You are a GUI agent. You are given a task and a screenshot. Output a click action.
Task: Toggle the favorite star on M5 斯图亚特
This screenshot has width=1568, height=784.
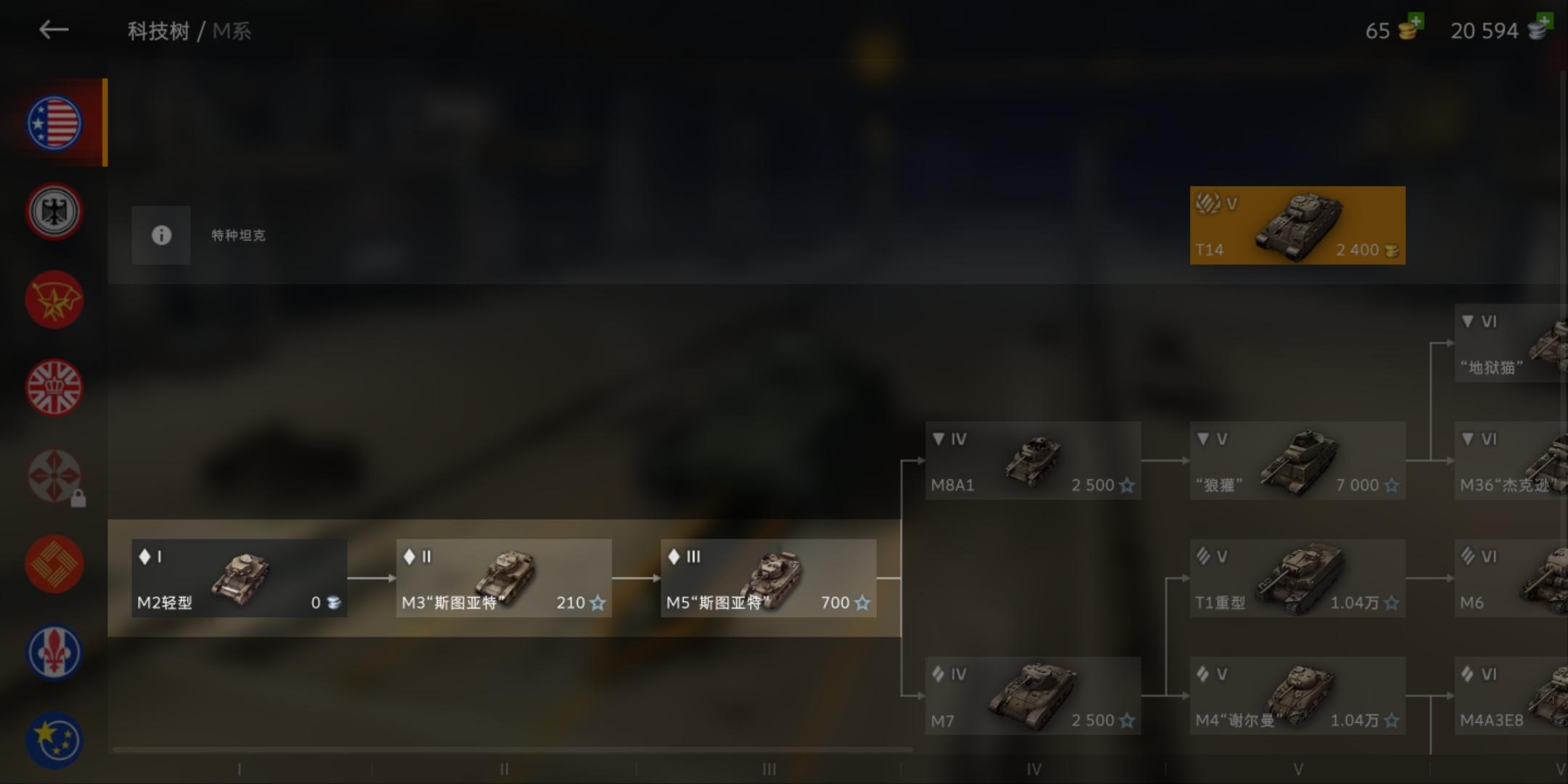click(862, 603)
